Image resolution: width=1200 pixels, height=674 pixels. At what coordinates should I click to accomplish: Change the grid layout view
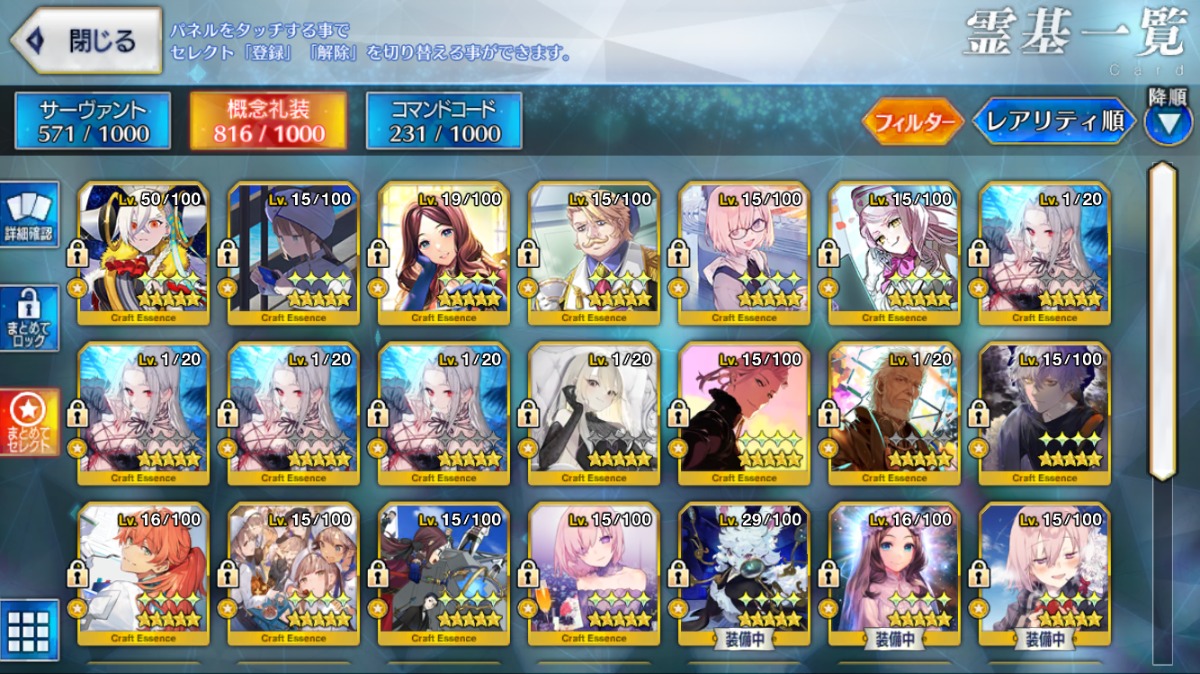coord(29,629)
